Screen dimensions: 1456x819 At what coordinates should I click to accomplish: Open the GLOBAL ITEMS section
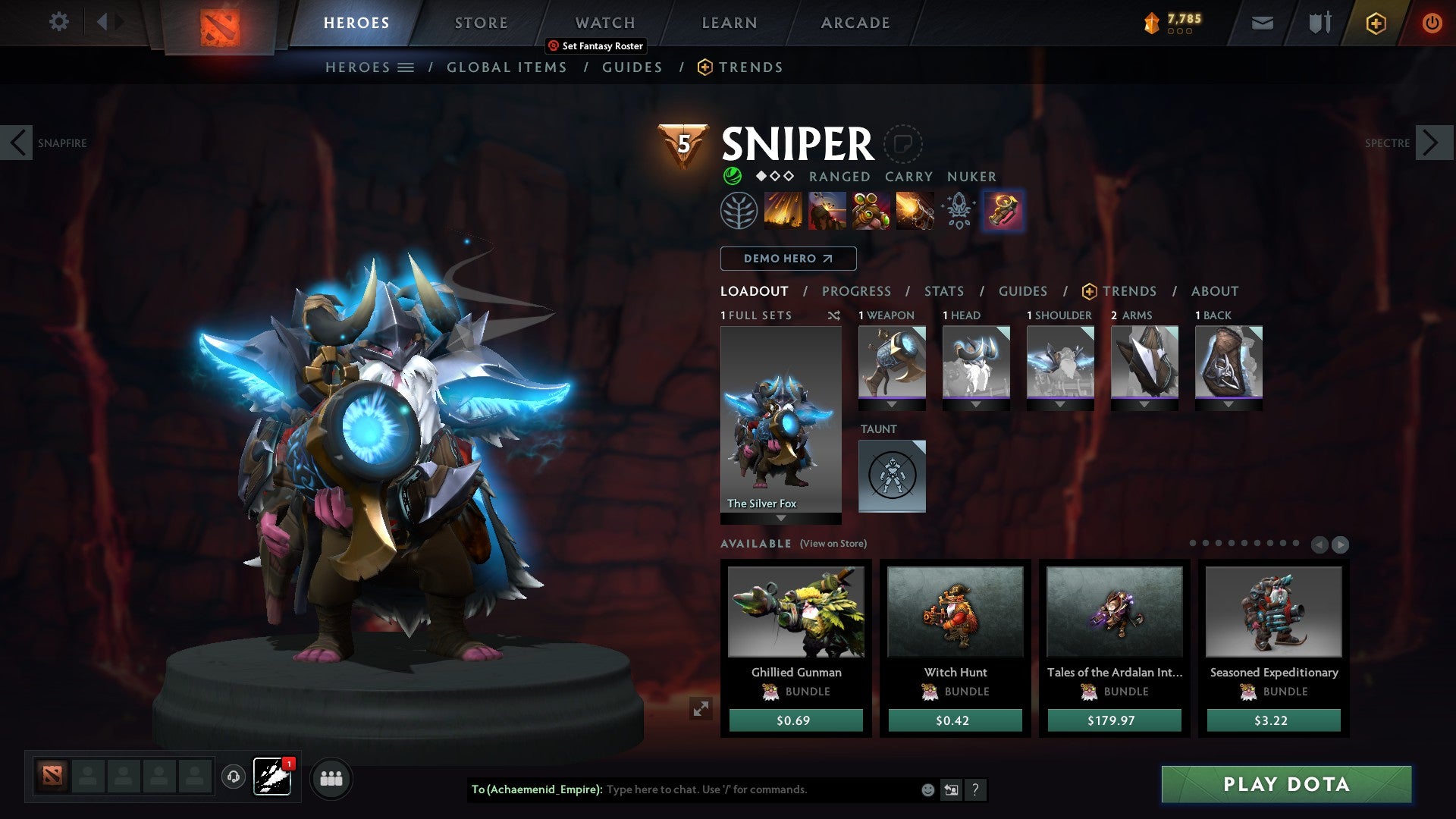pos(507,67)
